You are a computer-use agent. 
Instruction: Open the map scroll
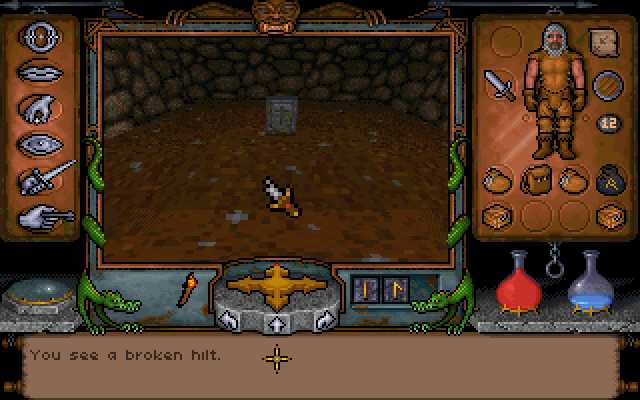coord(603,43)
